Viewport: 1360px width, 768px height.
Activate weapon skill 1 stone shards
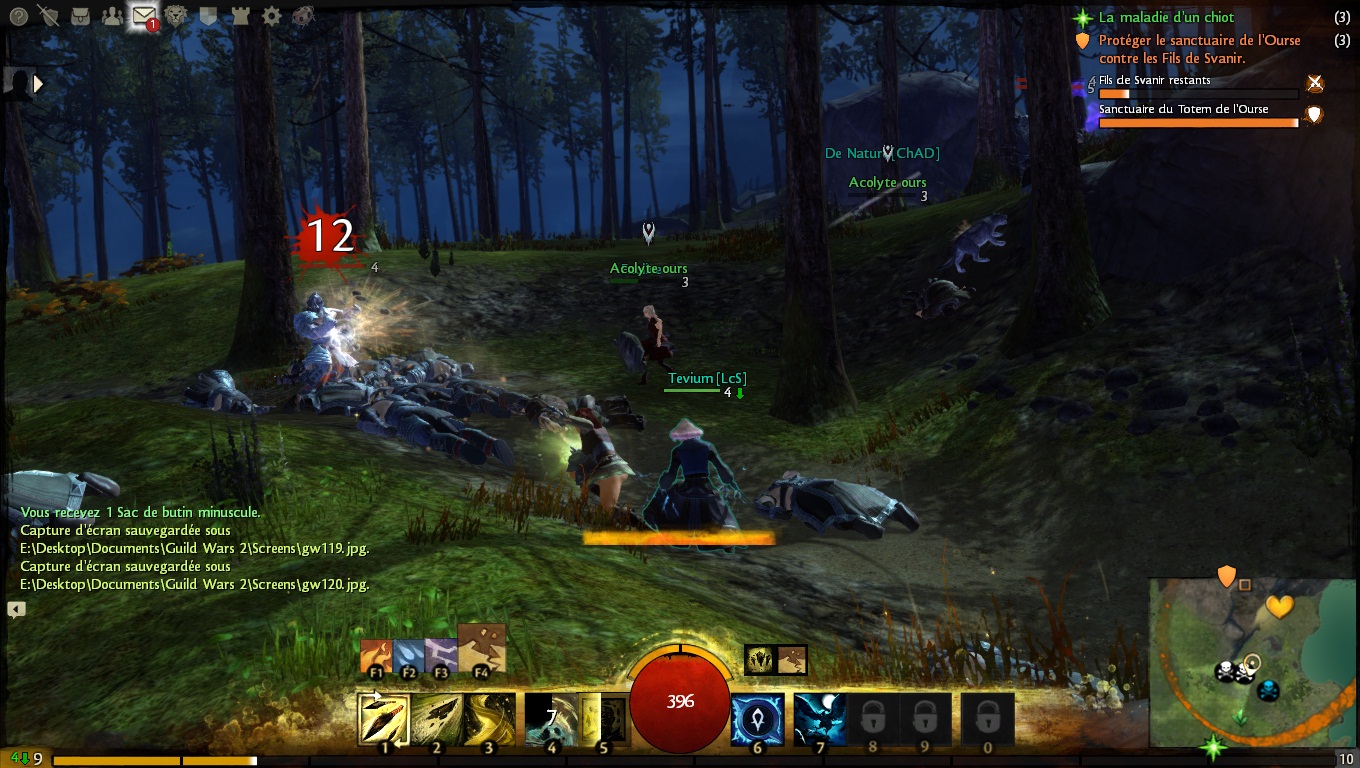tap(383, 719)
